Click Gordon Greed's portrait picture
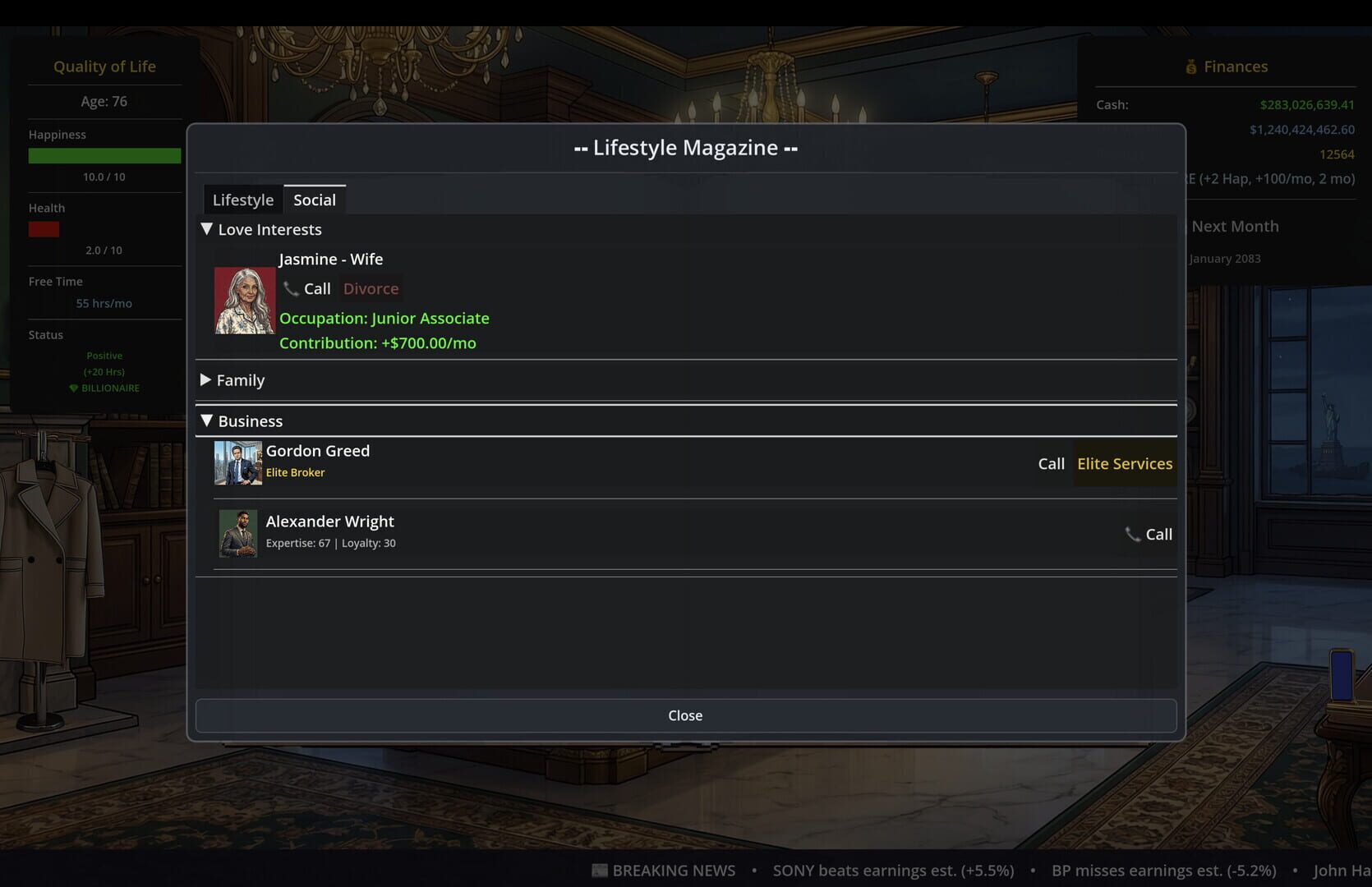The image size is (1372, 887). (x=237, y=462)
